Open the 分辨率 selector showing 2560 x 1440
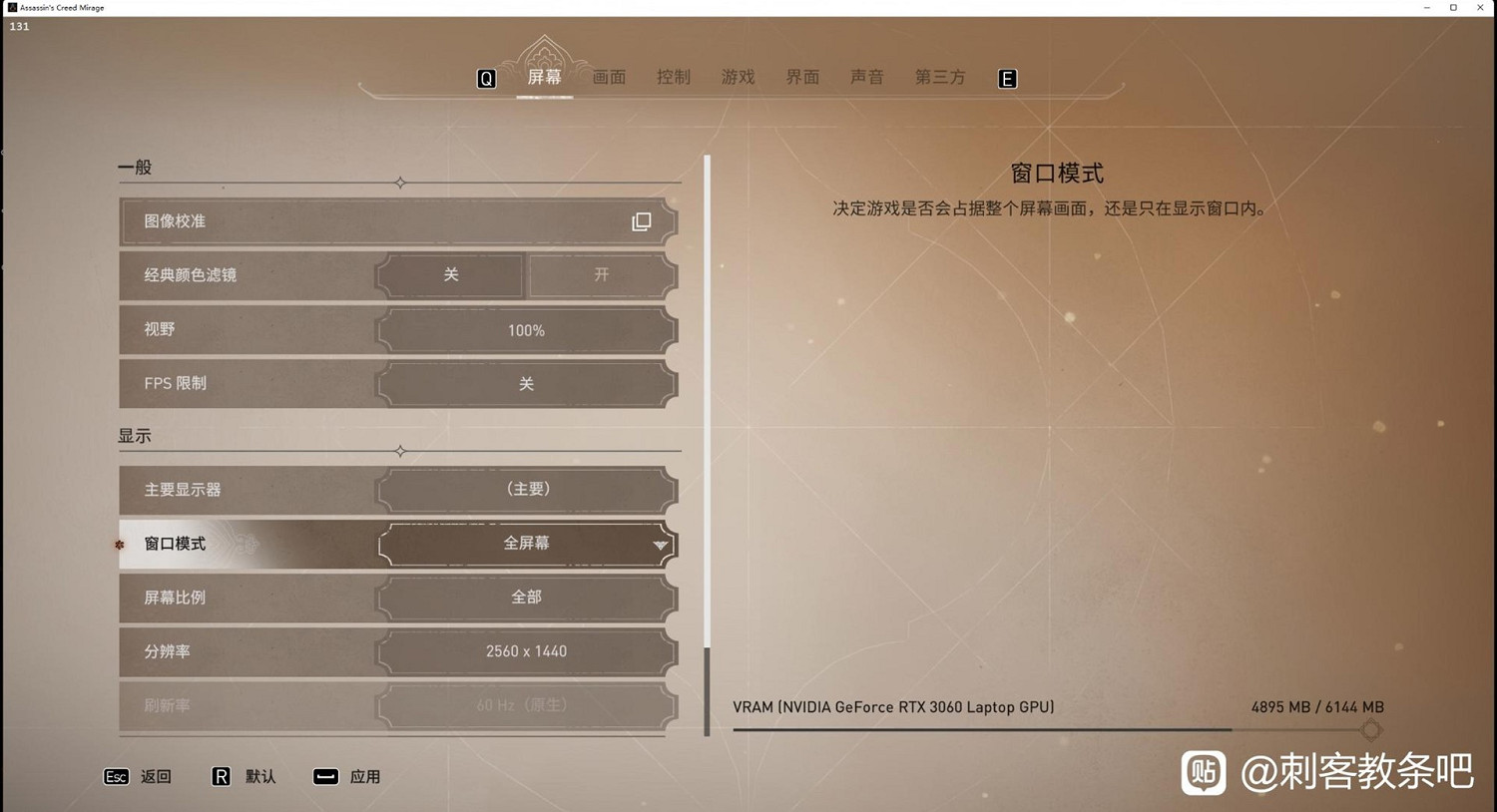This screenshot has width=1497, height=812. point(526,651)
